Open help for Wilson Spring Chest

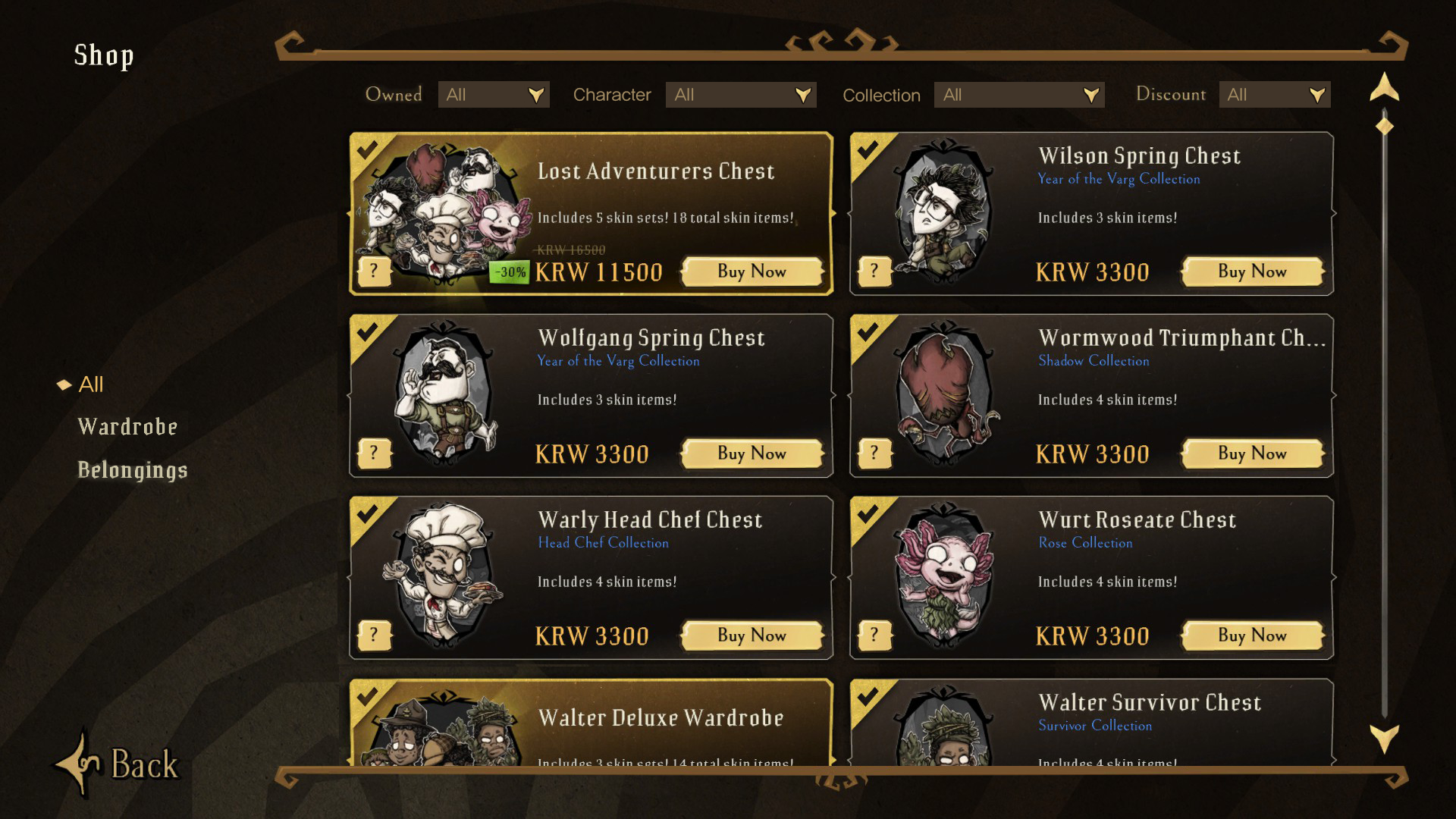(874, 270)
